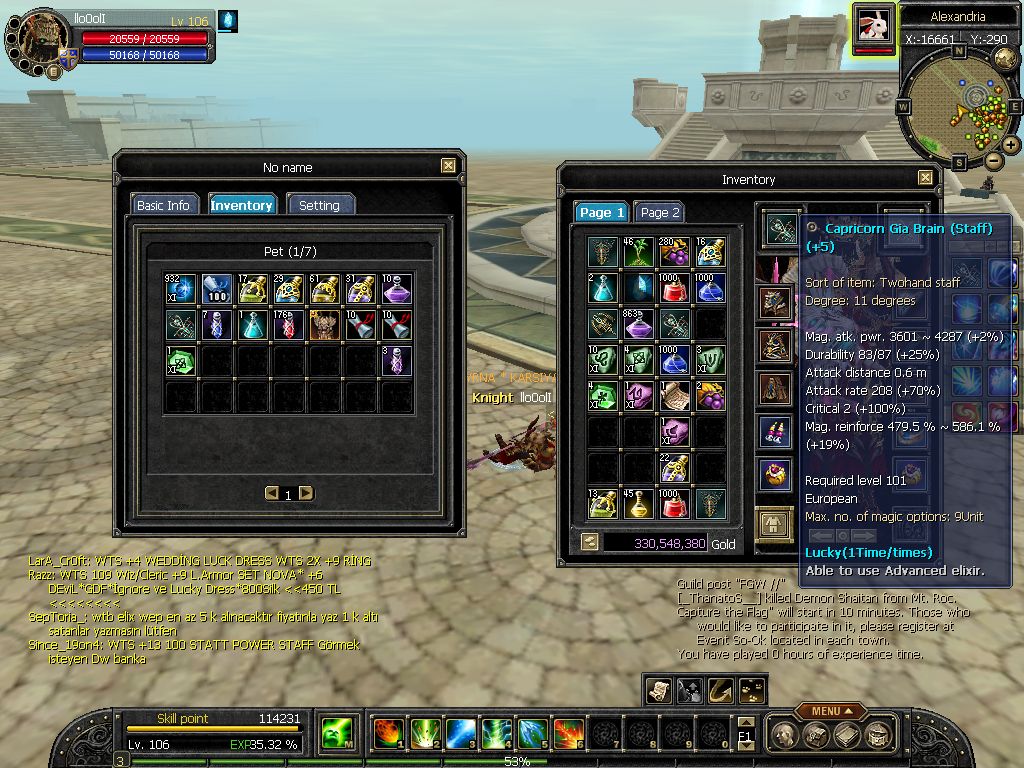The width and height of the screenshot is (1024, 768).
Task: Close the No name pet window
Action: click(x=448, y=167)
